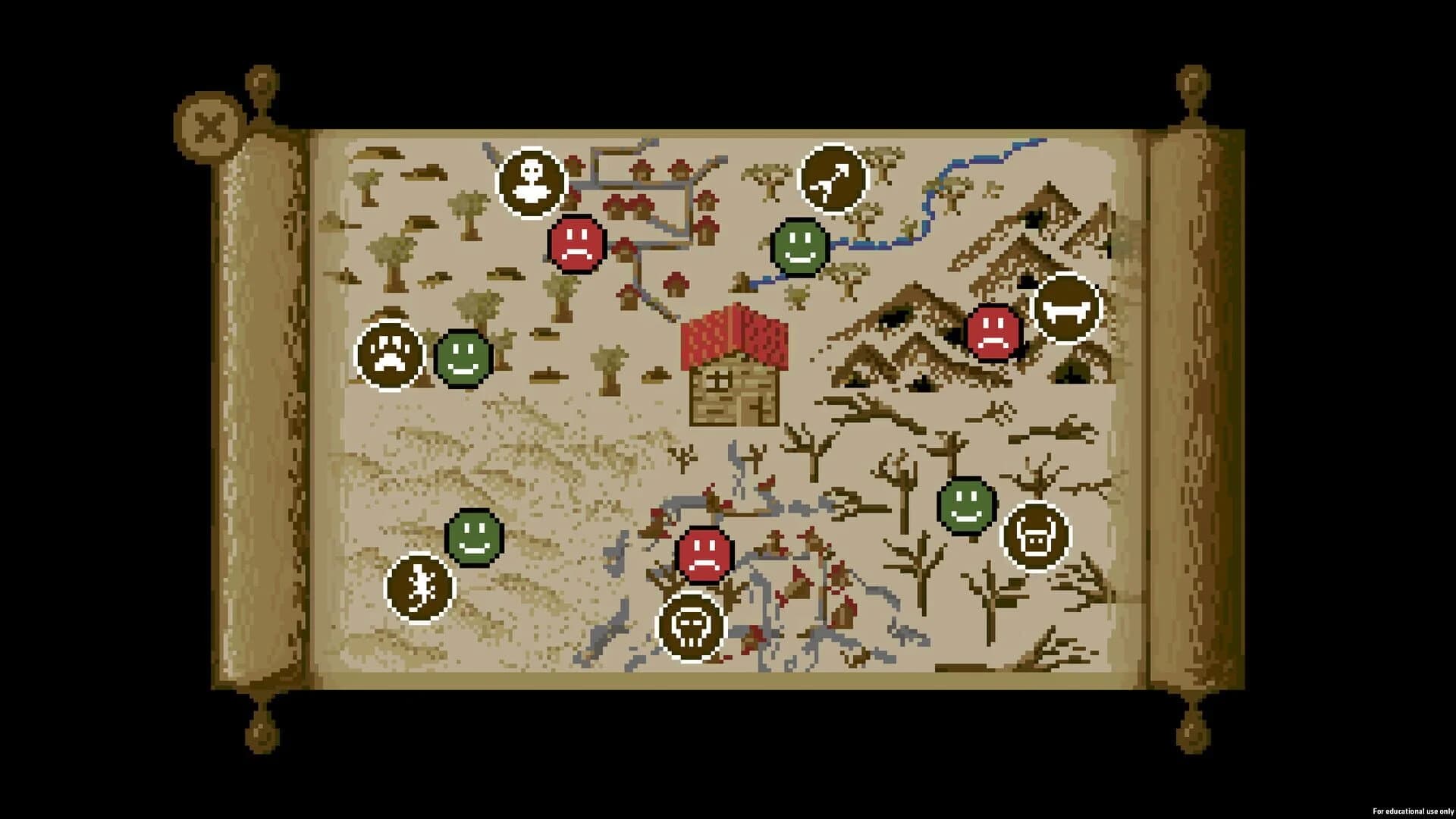Image resolution: width=1456 pixels, height=819 pixels.
Task: Click the For educational use only label
Action: [x=1412, y=811]
